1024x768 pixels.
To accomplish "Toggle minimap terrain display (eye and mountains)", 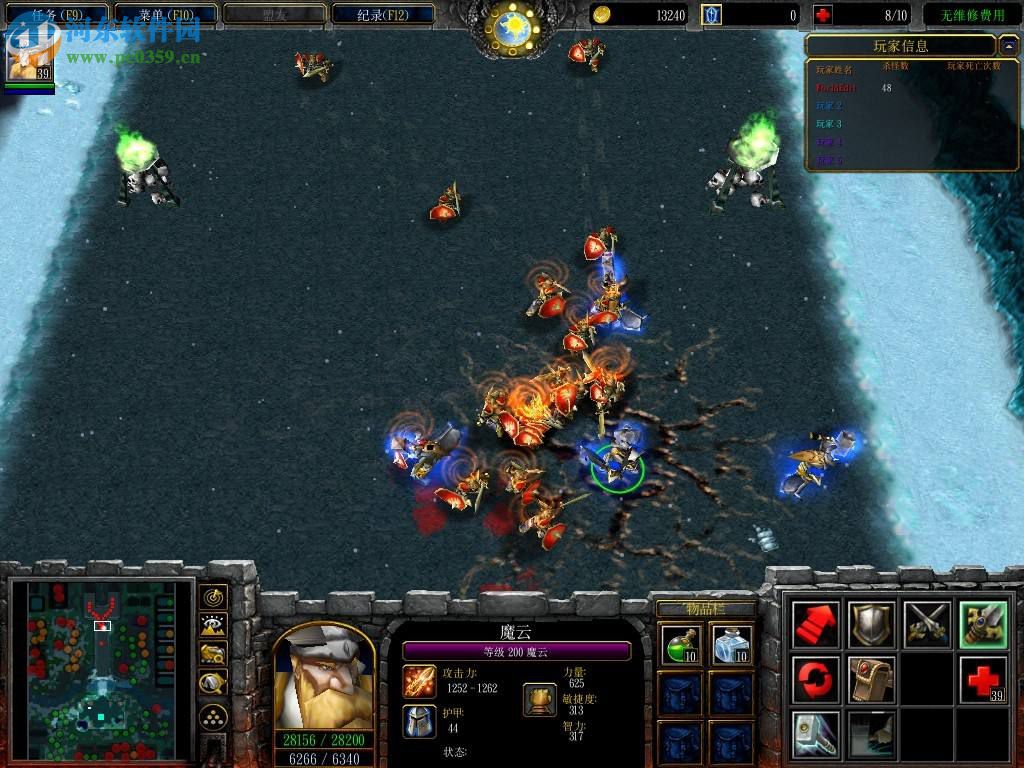I will 212,626.
